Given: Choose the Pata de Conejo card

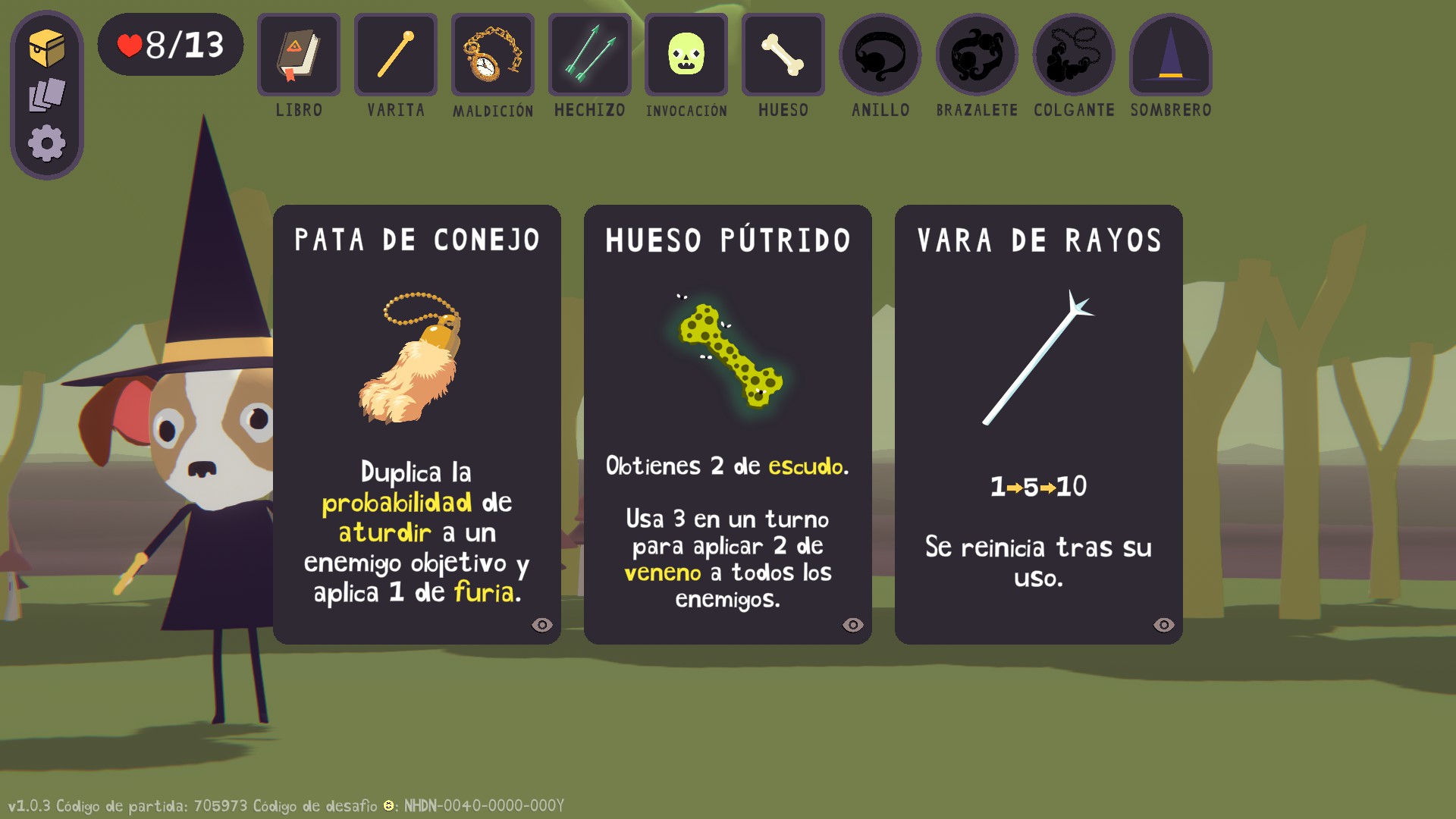Looking at the screenshot, I should (x=416, y=423).
